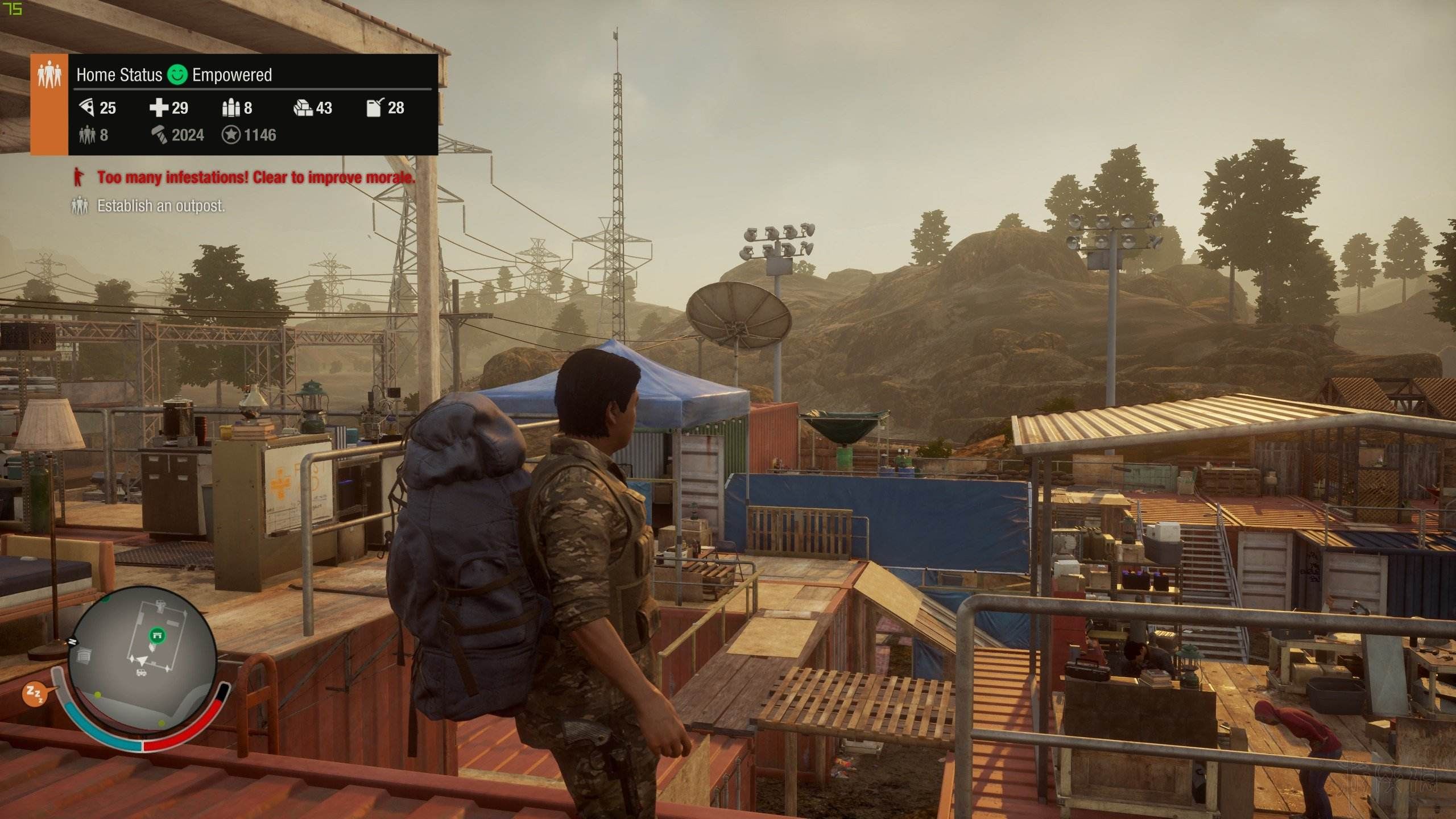The width and height of the screenshot is (1456, 819).
Task: Click the building materials resource icon
Action: (303, 107)
